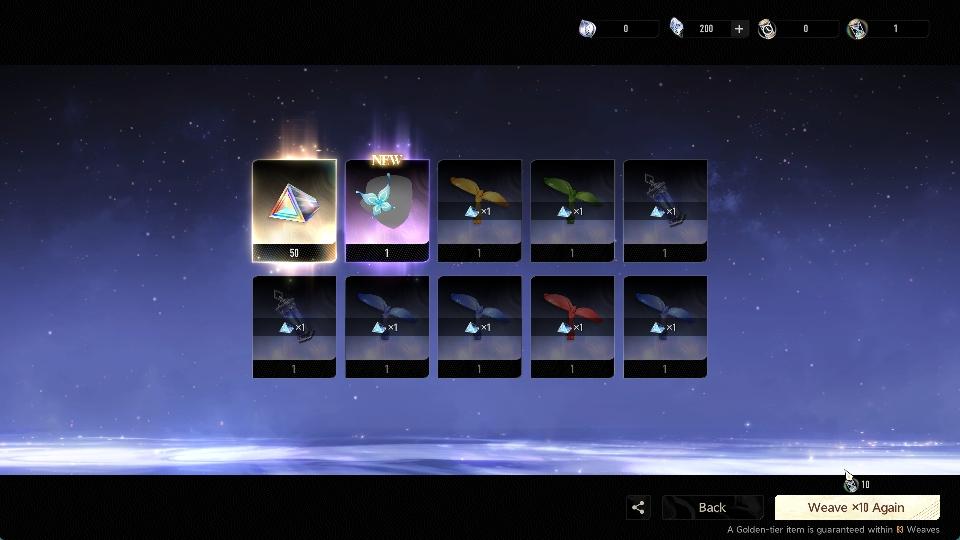Go back with the Back button
Image resolution: width=960 pixels, height=540 pixels.
(x=712, y=507)
